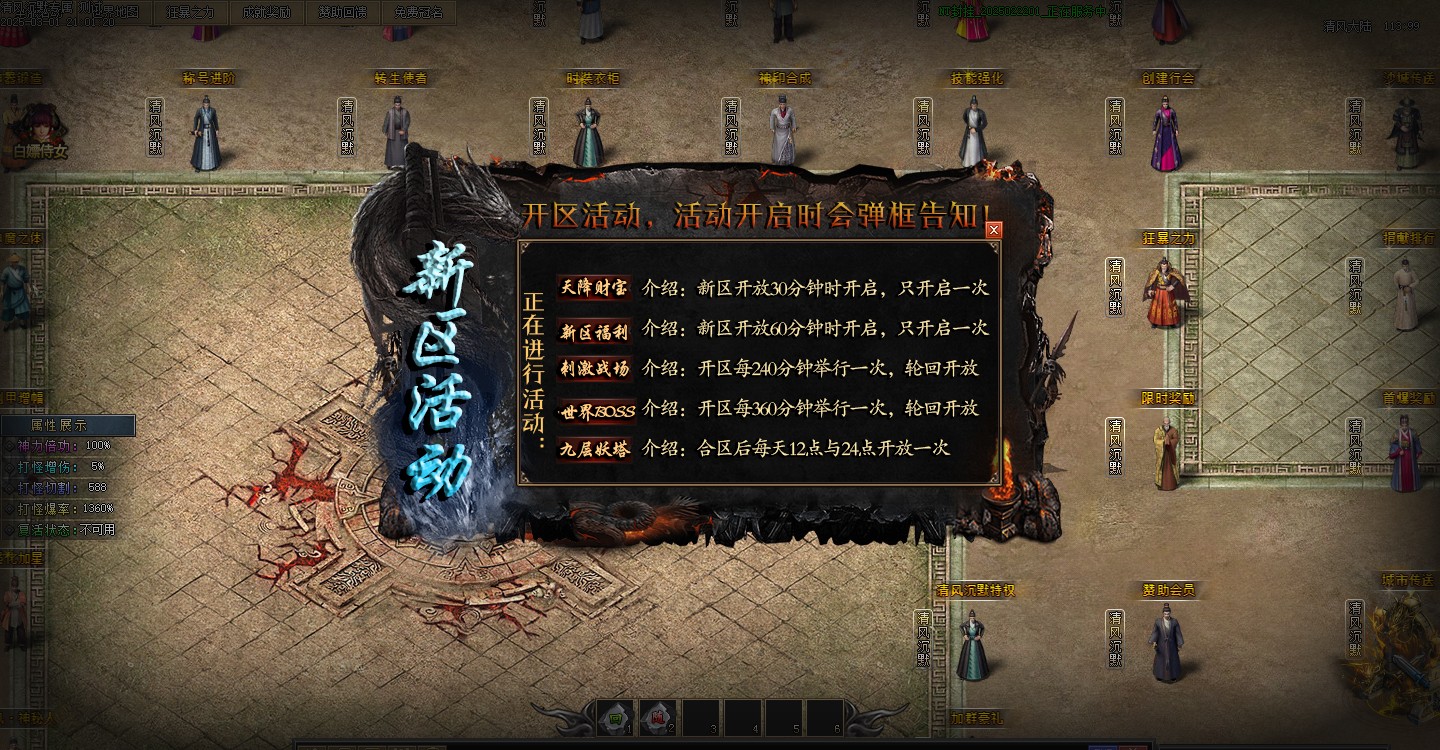Open the 天降财宝 activity details

coord(593,289)
